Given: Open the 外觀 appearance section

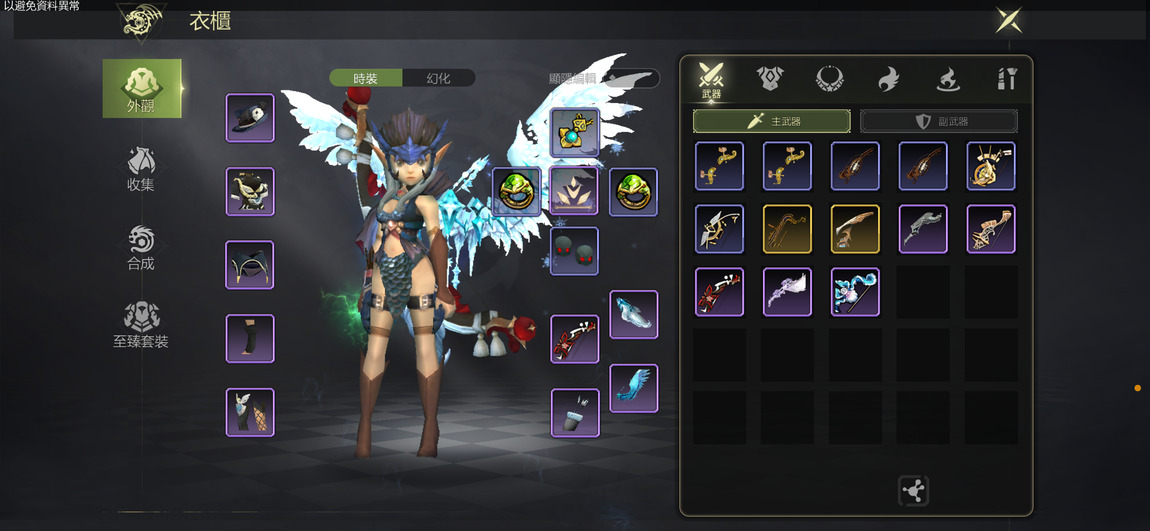Looking at the screenshot, I should pyautogui.click(x=142, y=88).
